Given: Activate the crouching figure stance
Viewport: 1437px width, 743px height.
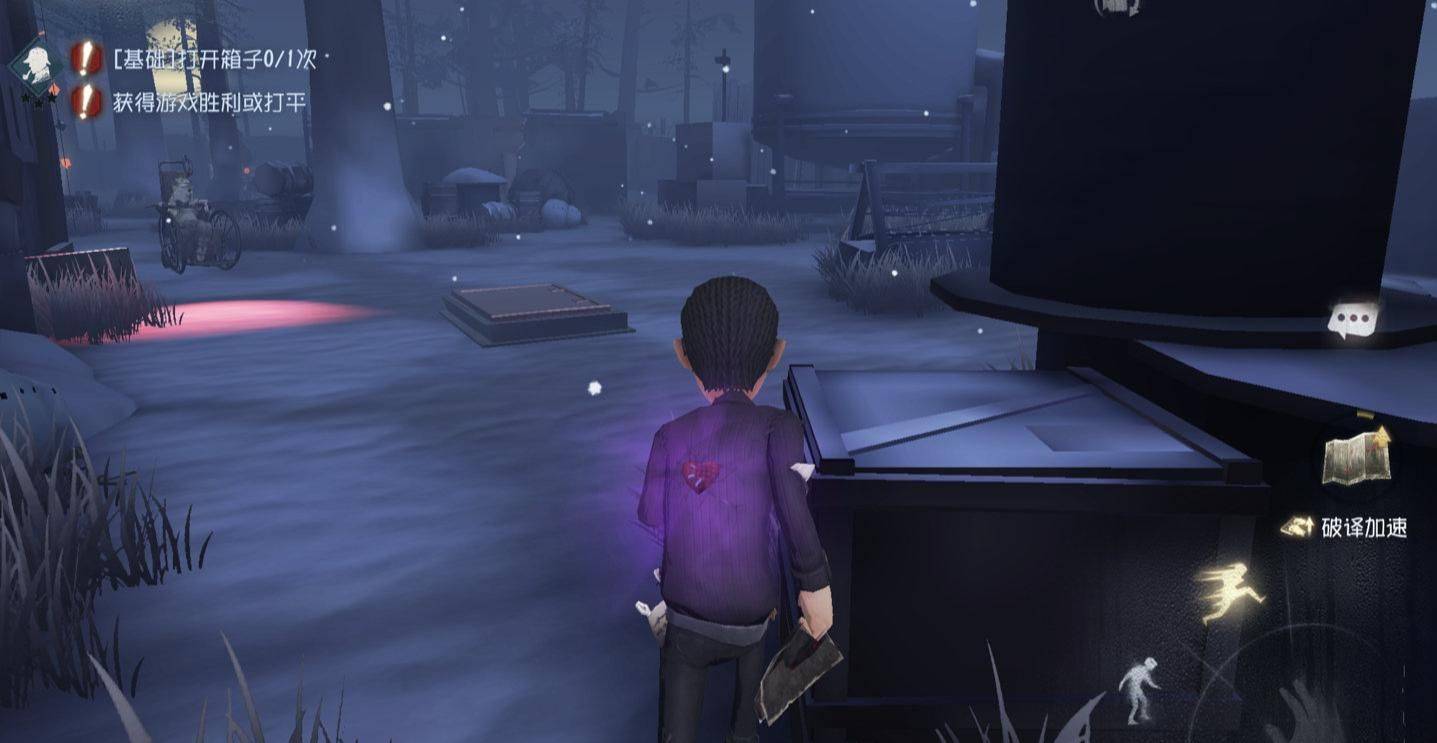Looking at the screenshot, I should (1139, 688).
